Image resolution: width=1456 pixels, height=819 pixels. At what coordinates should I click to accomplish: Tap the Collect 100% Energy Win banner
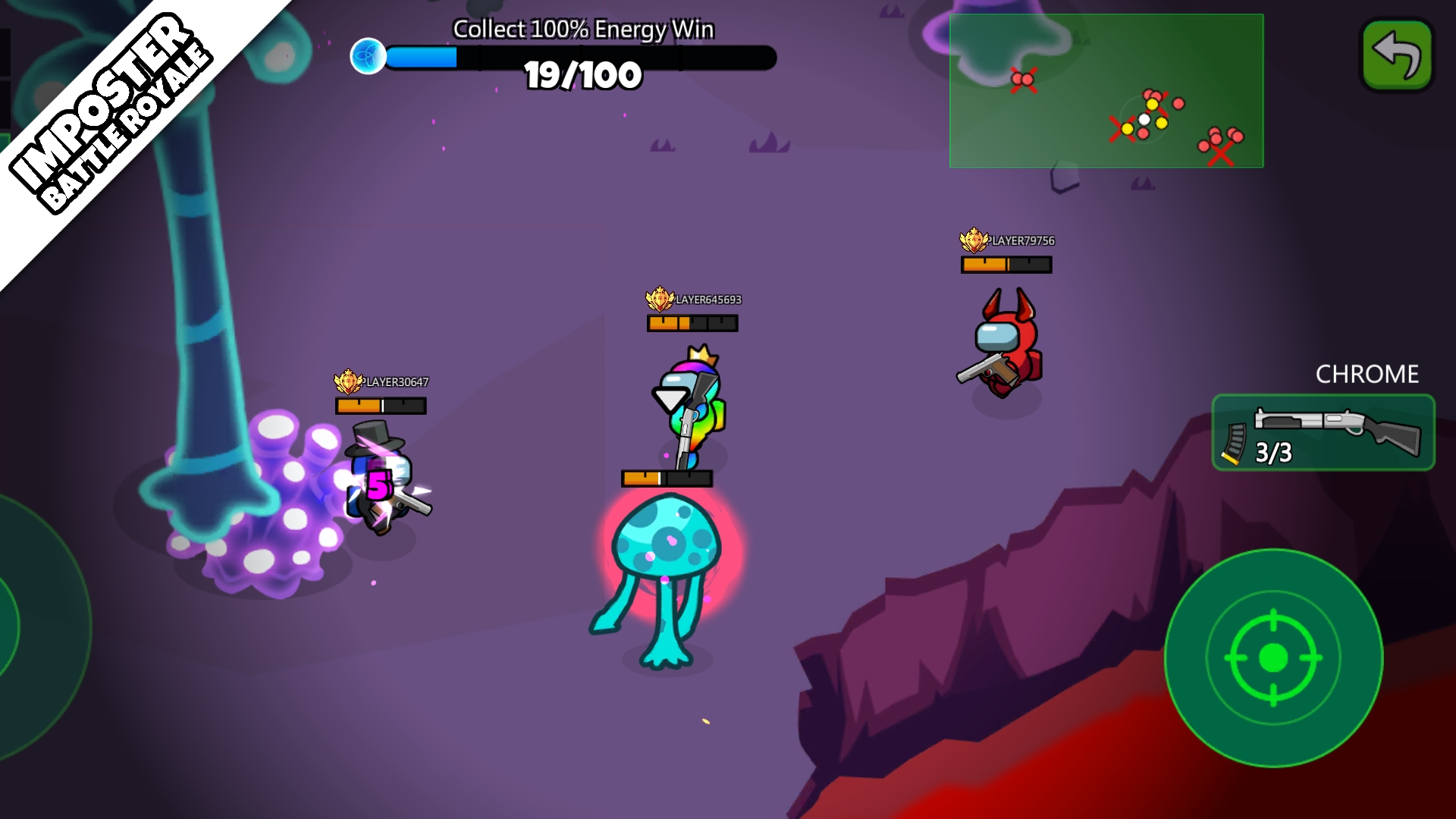tap(582, 28)
